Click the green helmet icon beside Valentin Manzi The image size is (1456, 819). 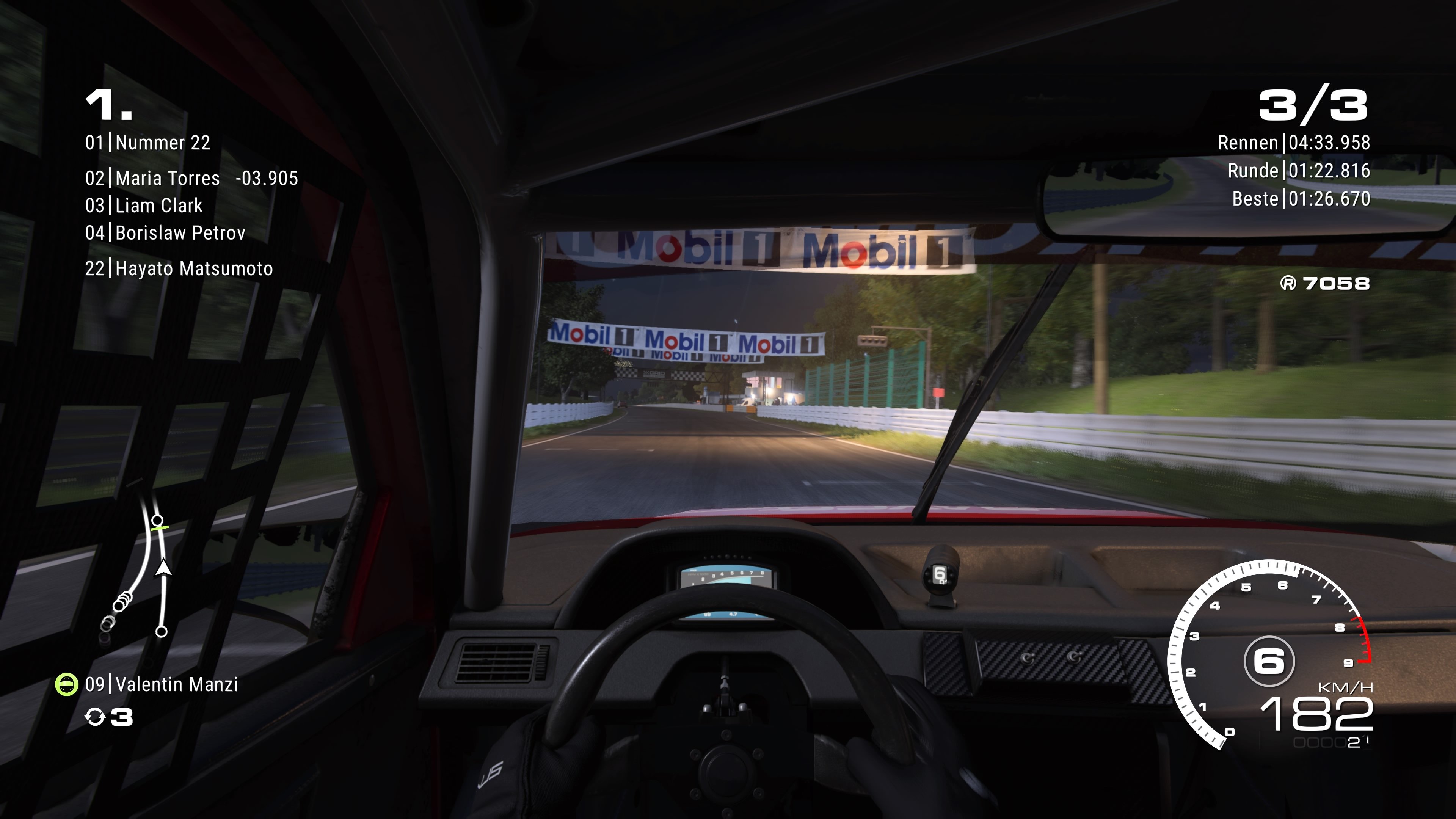point(66,684)
